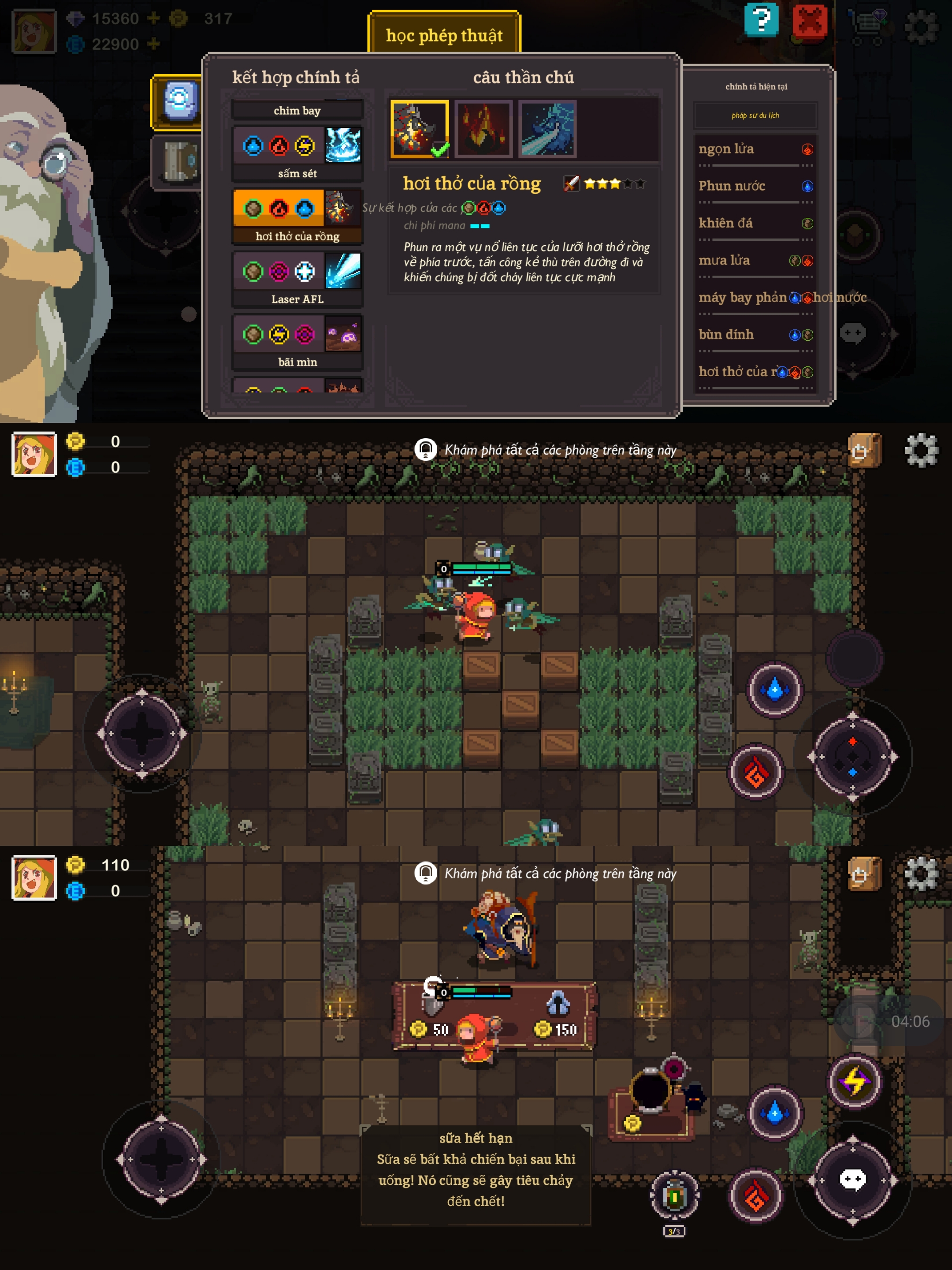Select the blue dragon spell thumbnail
This screenshot has height=1270, width=952.
(547, 129)
